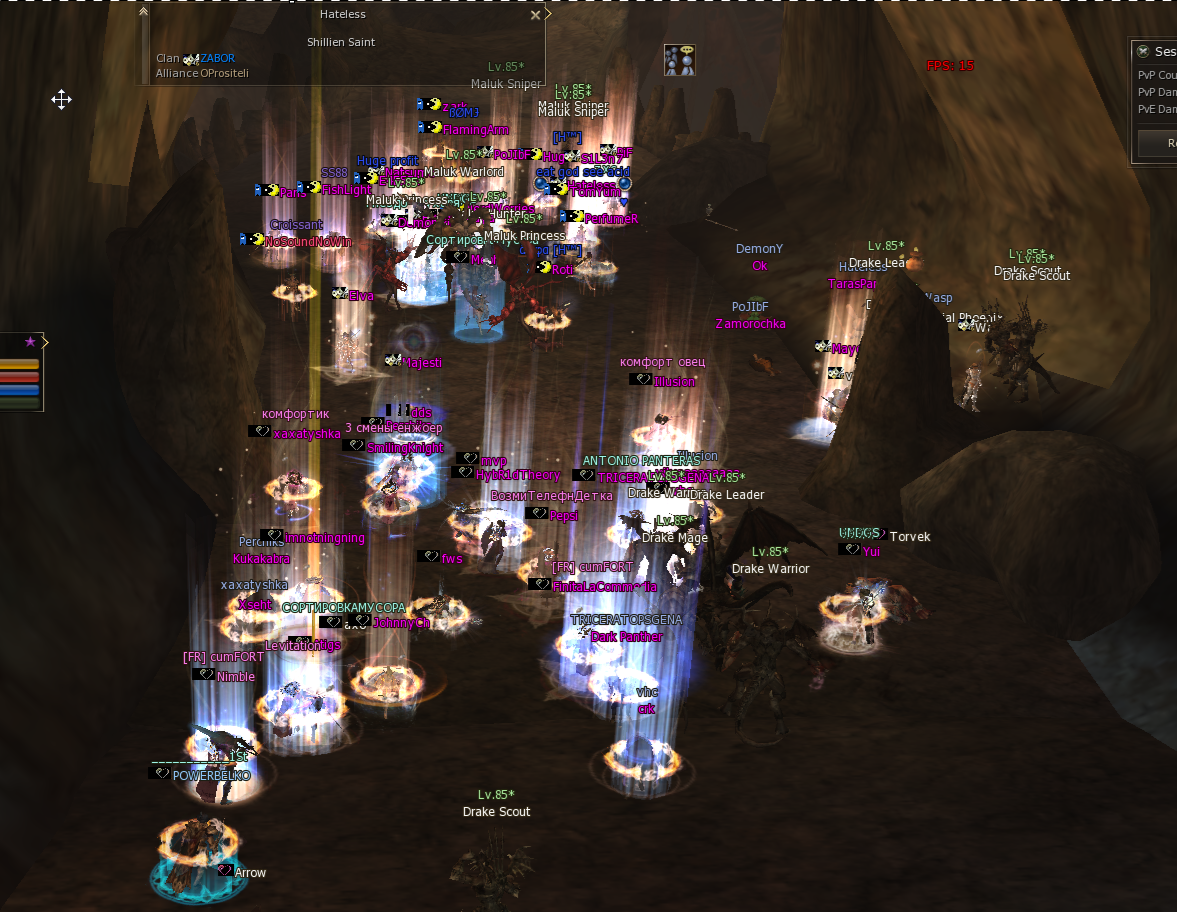1177x912 pixels.
Task: Click the crossed-swords session panel icon
Action: [1143, 51]
